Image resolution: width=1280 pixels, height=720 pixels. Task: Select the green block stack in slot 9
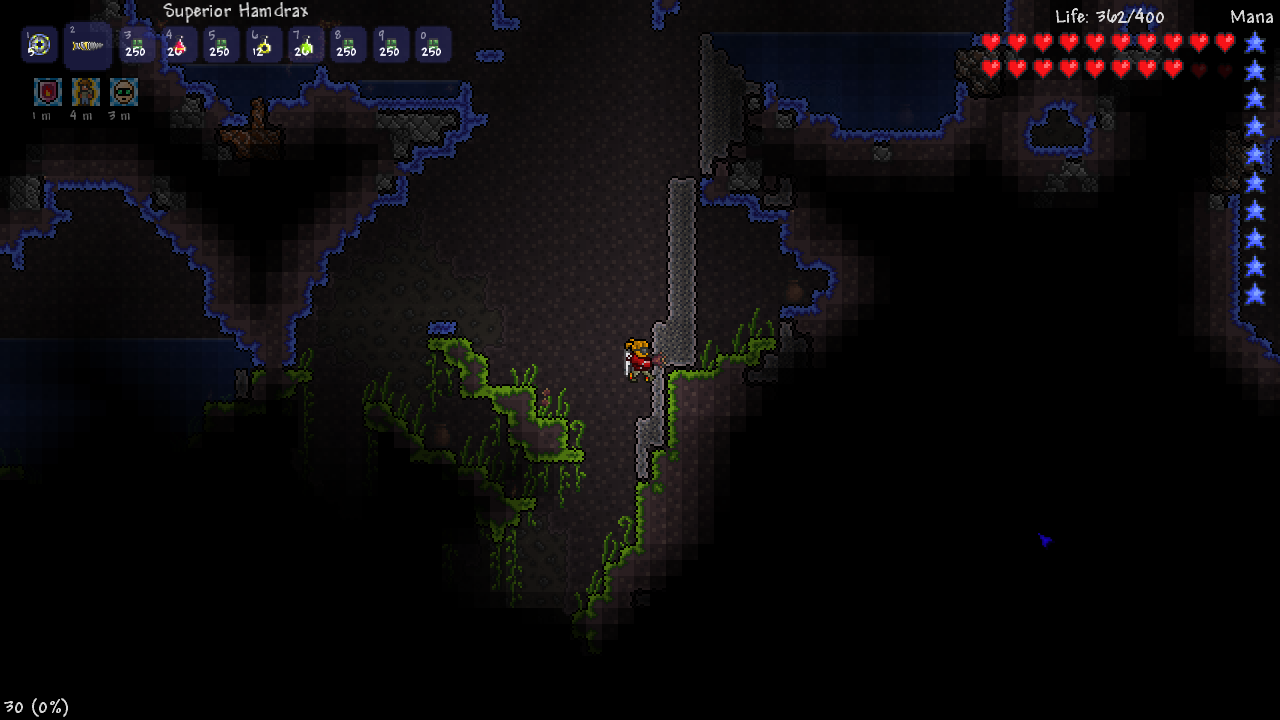point(390,45)
